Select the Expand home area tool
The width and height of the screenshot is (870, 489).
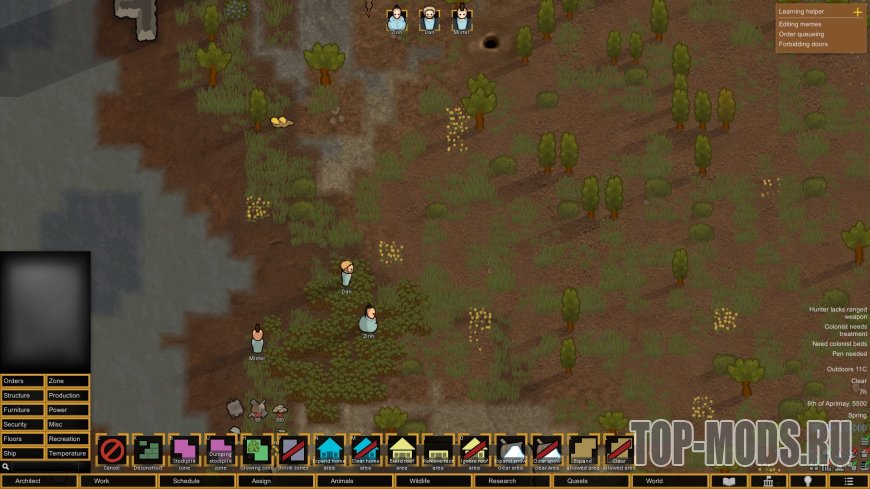(329, 451)
